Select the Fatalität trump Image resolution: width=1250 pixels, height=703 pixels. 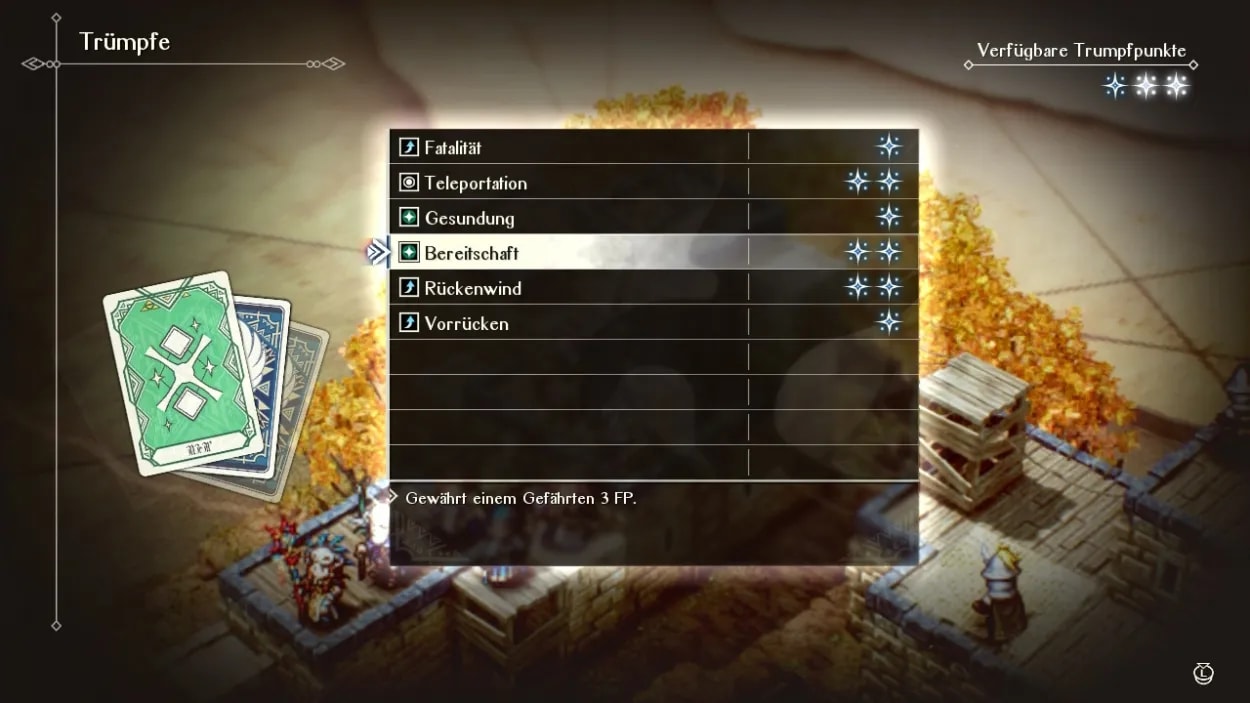[x=452, y=148]
